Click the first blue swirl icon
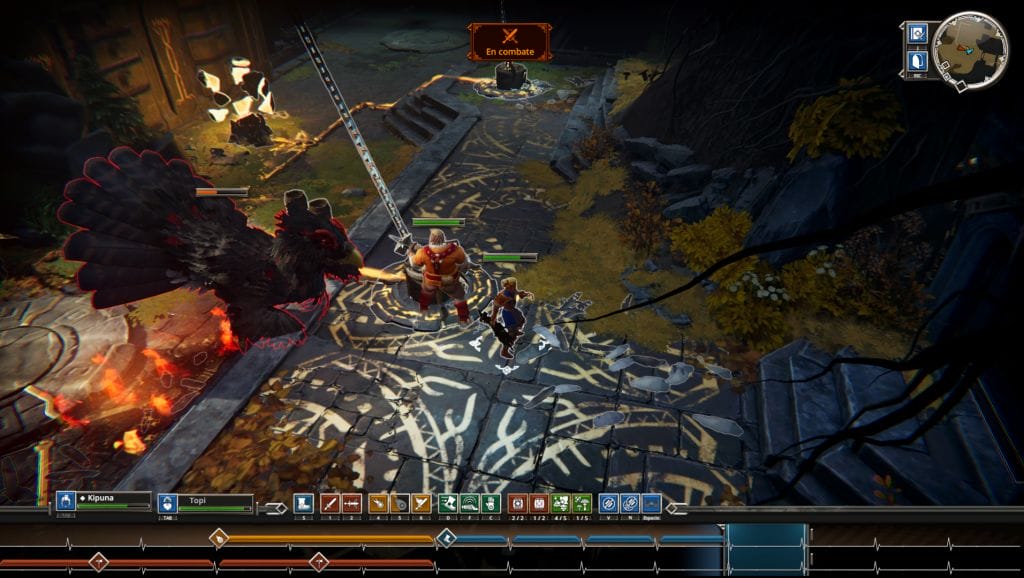This screenshot has height=578, width=1024. tap(608, 503)
